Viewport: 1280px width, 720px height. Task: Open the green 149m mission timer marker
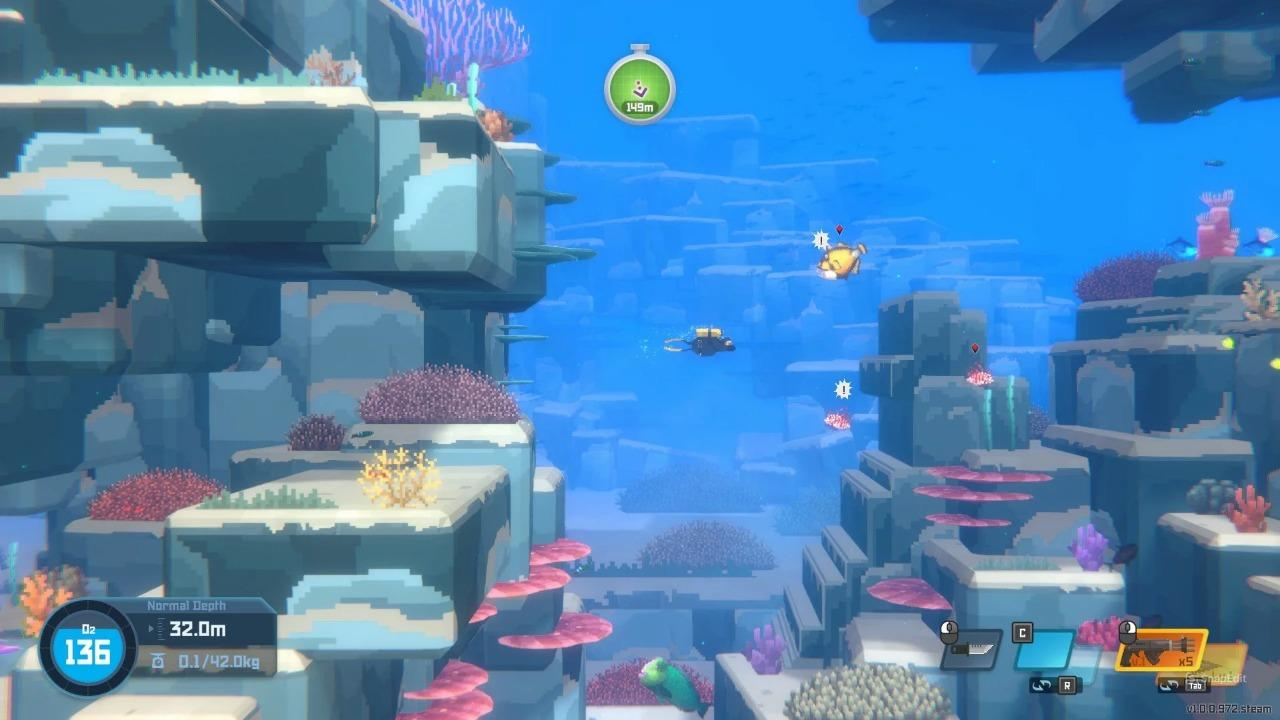tap(638, 88)
